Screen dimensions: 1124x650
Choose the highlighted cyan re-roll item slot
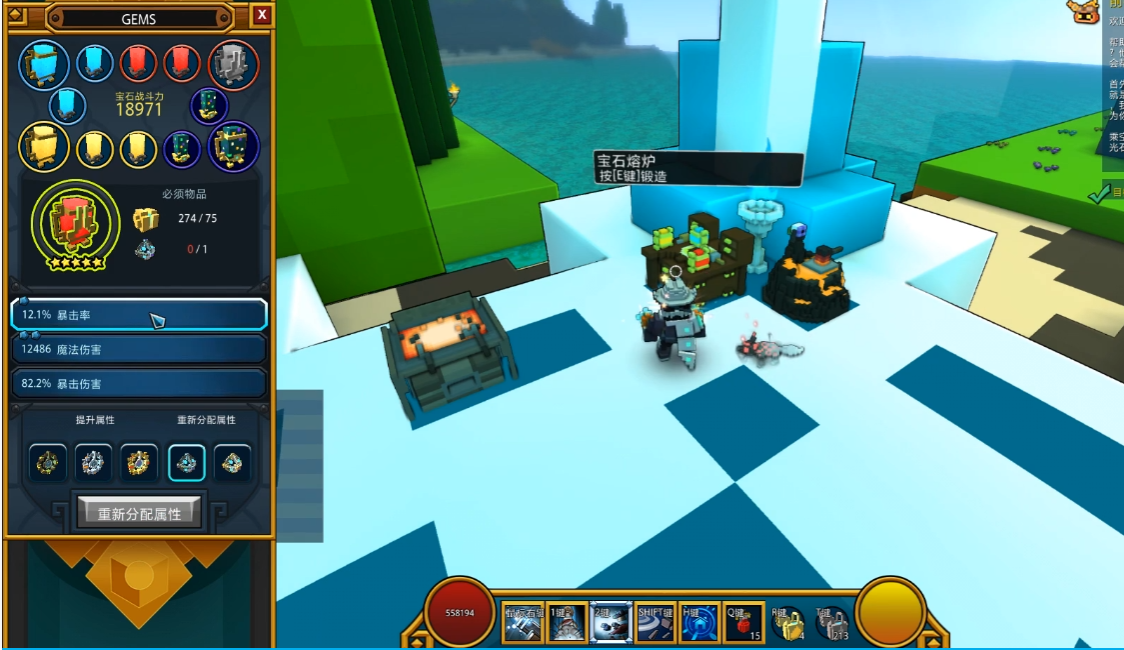[x=187, y=463]
